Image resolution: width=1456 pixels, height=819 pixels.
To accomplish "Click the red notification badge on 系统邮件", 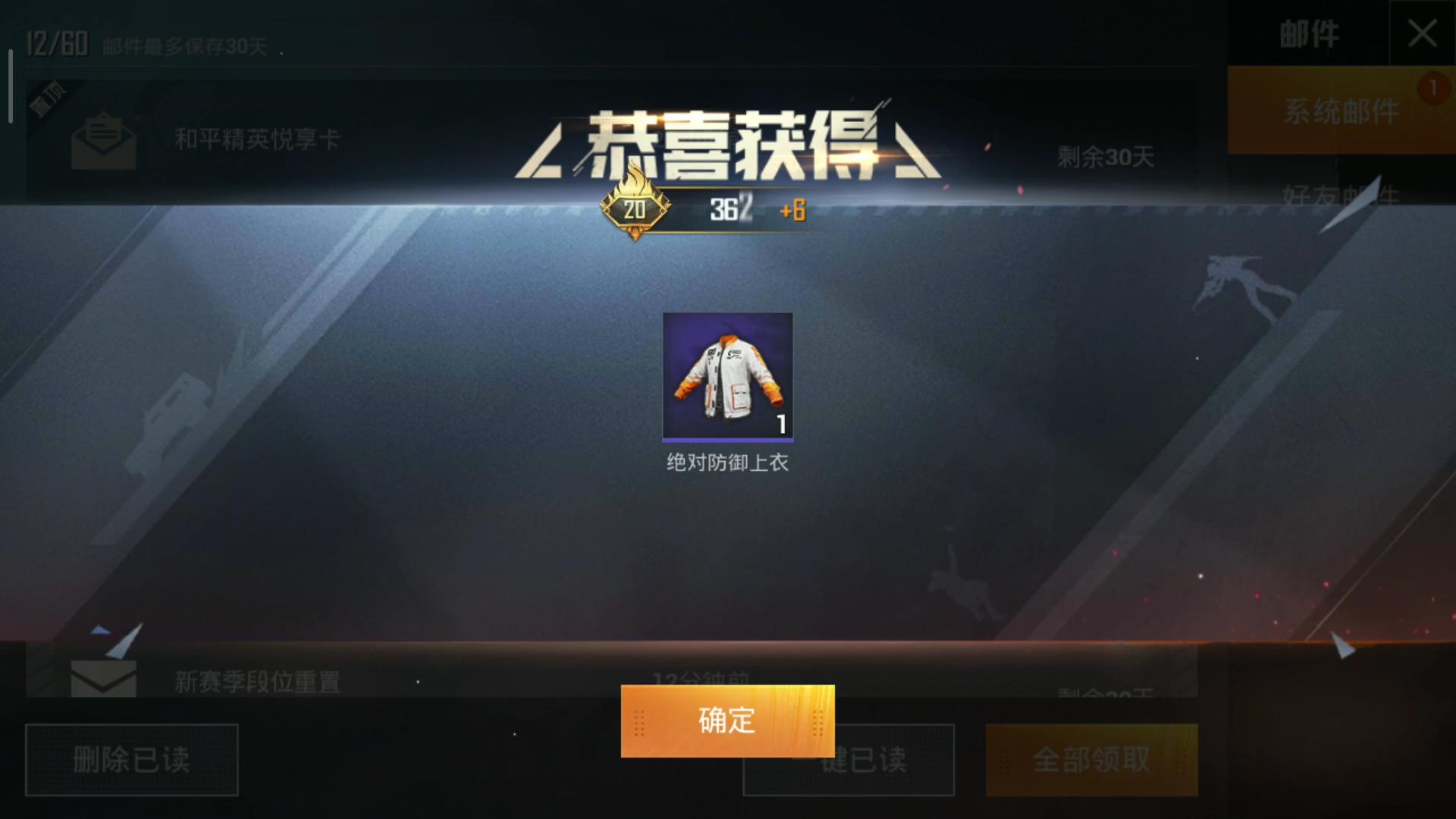I will click(1435, 89).
